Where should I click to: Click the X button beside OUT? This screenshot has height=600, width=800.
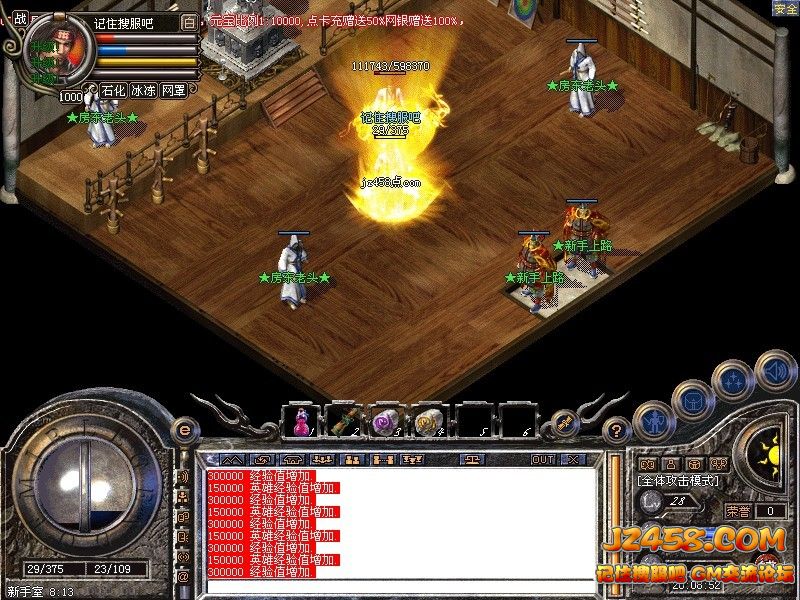click(573, 459)
